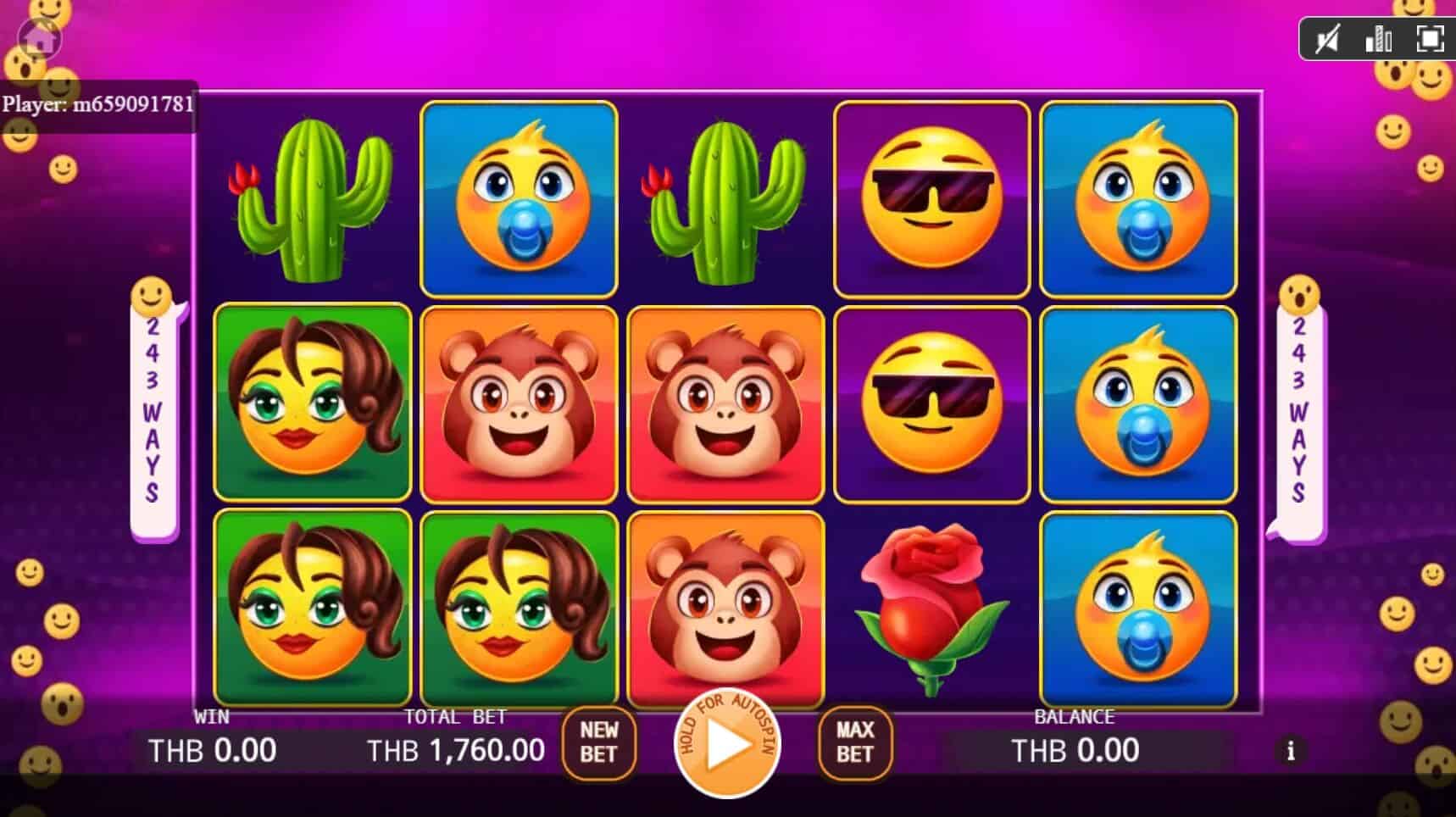
Task: Click the Player m659091781 label
Action: click(x=99, y=103)
